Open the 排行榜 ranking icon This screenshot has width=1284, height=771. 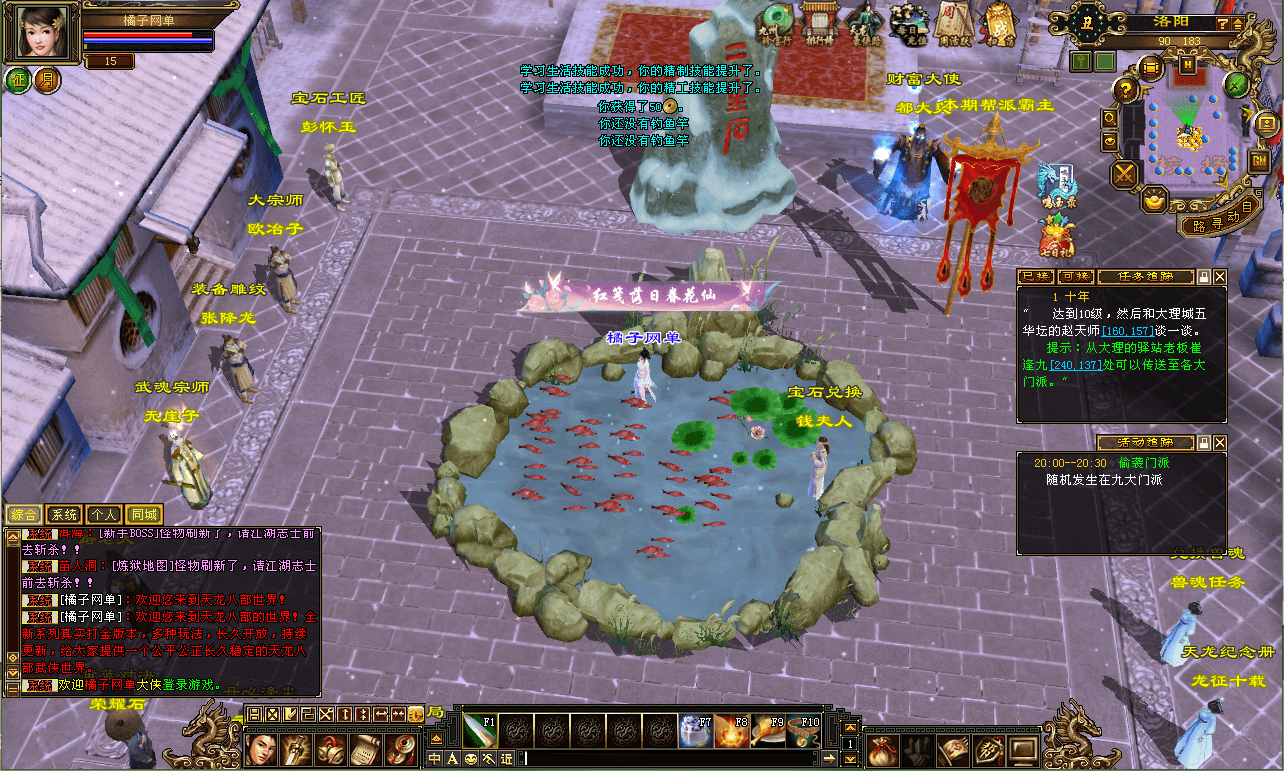coord(818,24)
